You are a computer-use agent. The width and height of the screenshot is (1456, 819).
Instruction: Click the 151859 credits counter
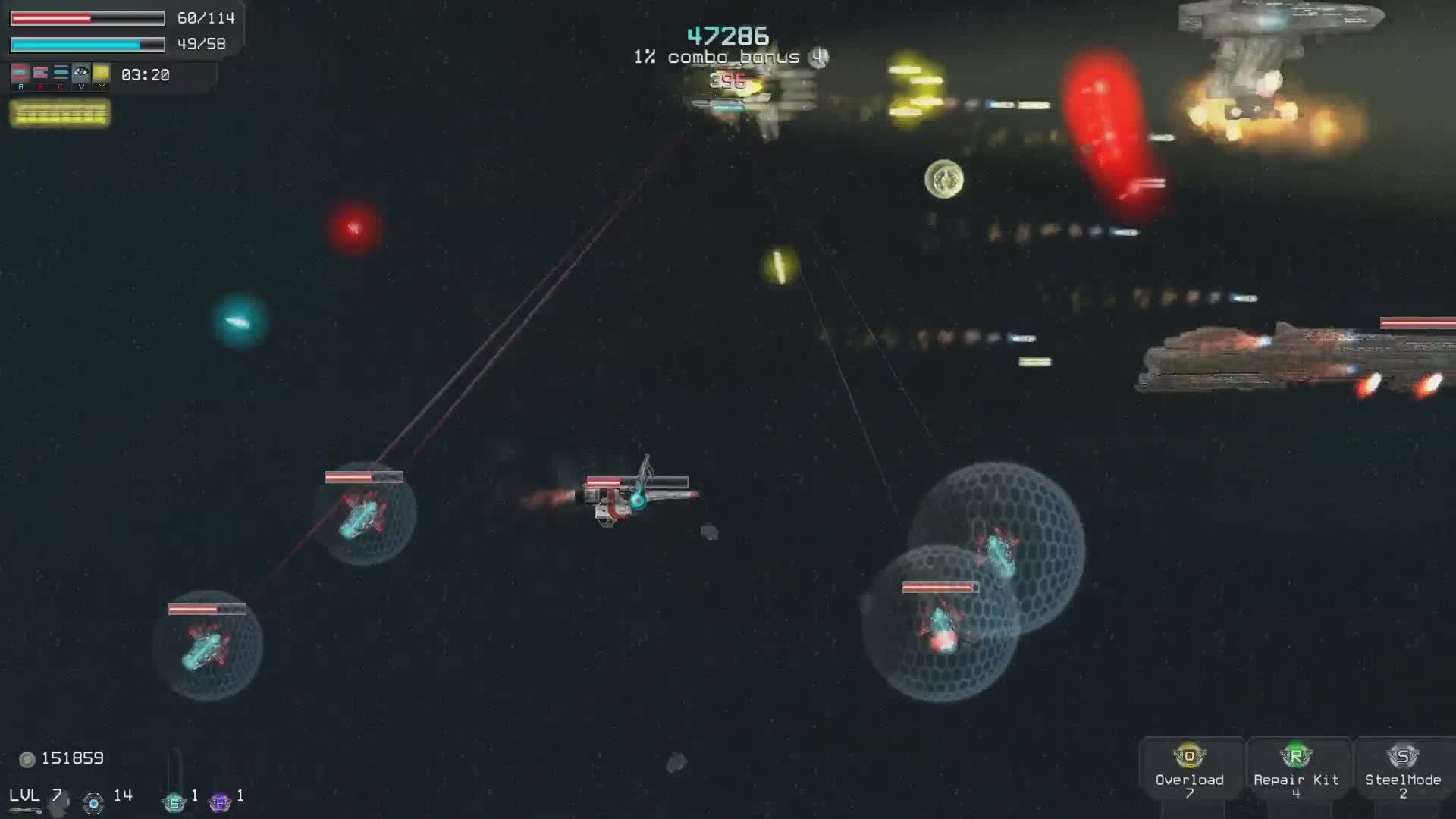[72, 758]
